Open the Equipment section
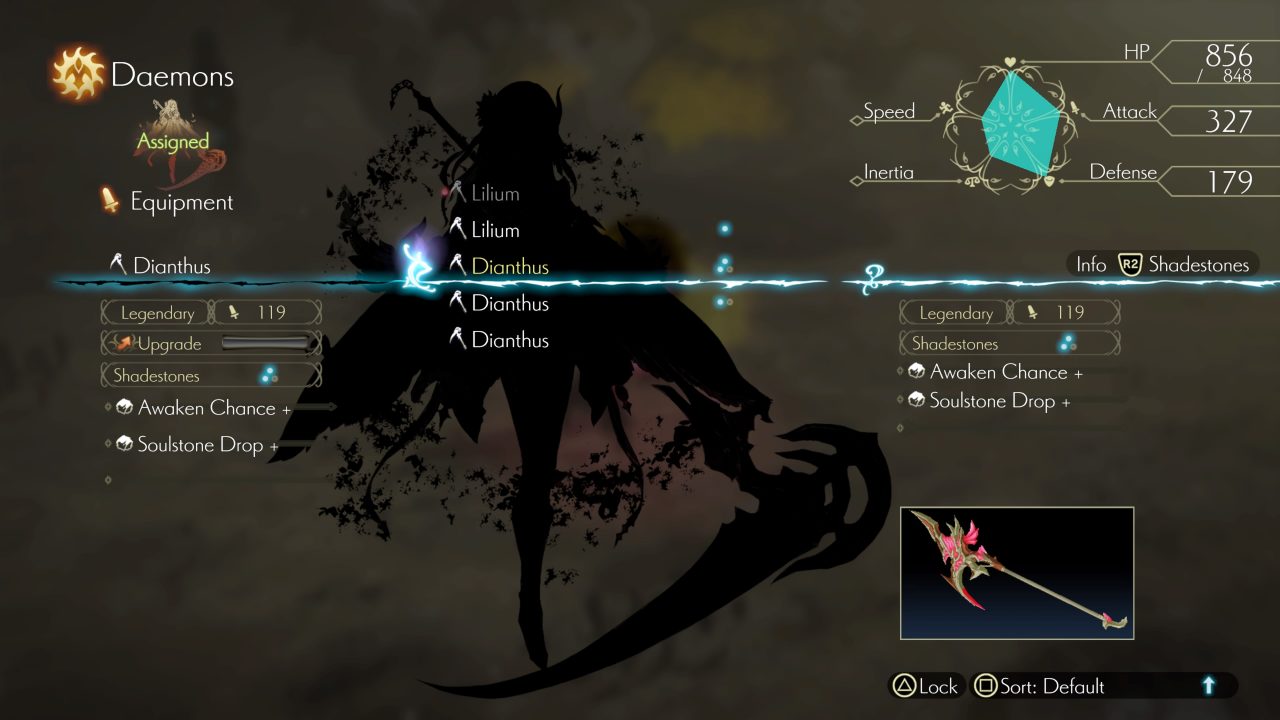 coord(180,202)
